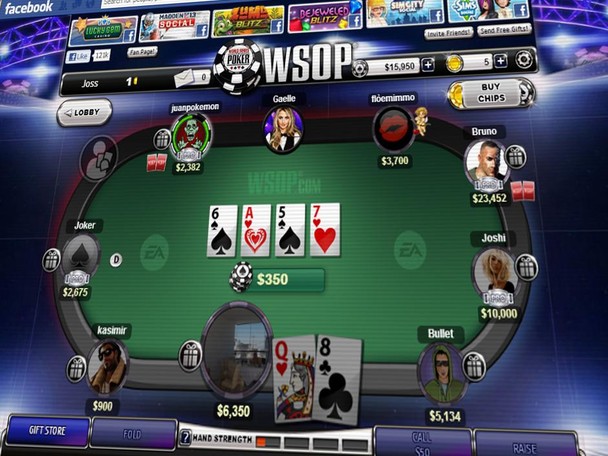Image resolution: width=608 pixels, height=456 pixels.
Task: Open the gift icon next to Joshi
Action: [526, 266]
